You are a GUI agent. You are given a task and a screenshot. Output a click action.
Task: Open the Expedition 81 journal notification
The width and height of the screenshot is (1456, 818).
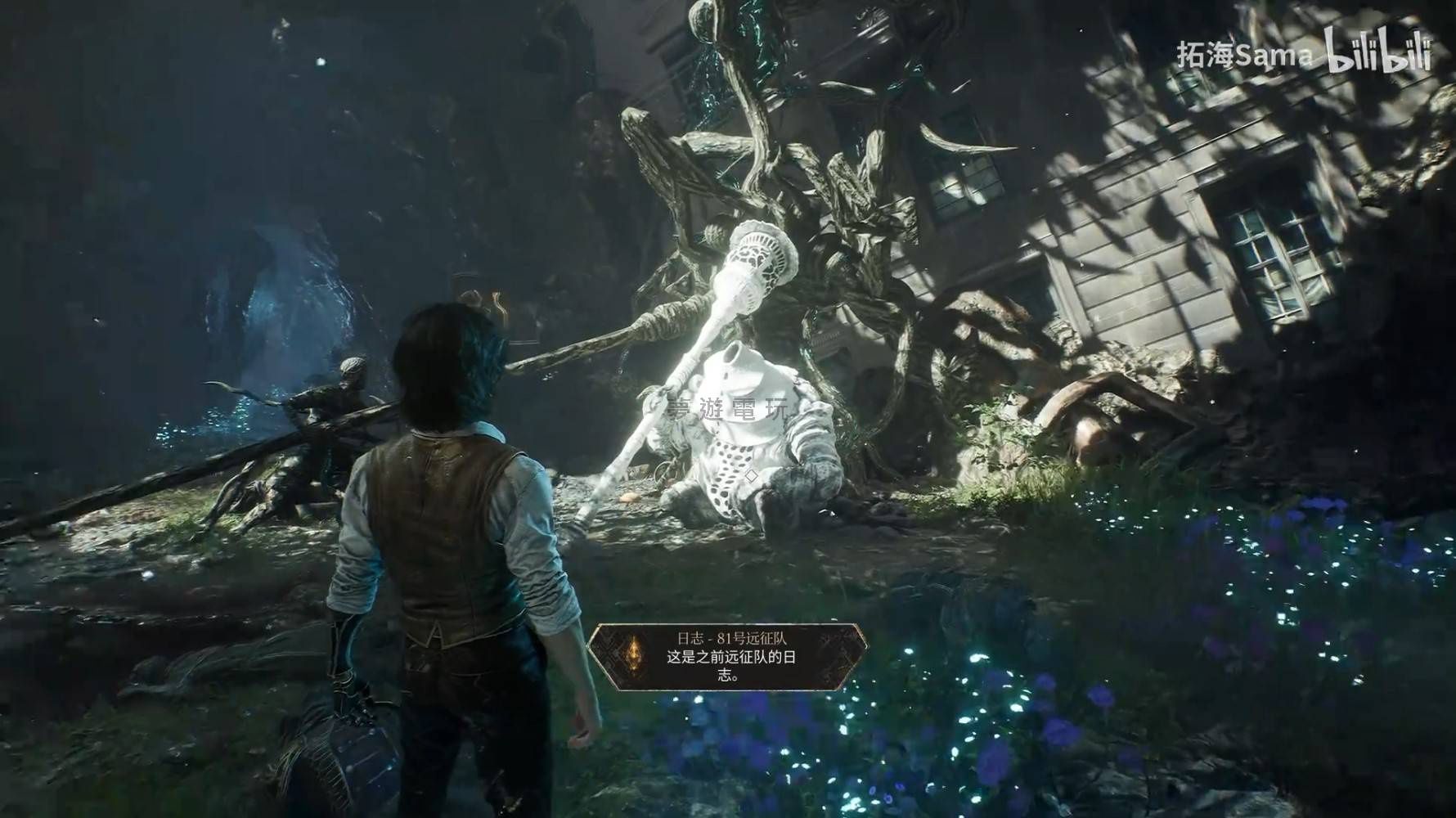click(727, 657)
